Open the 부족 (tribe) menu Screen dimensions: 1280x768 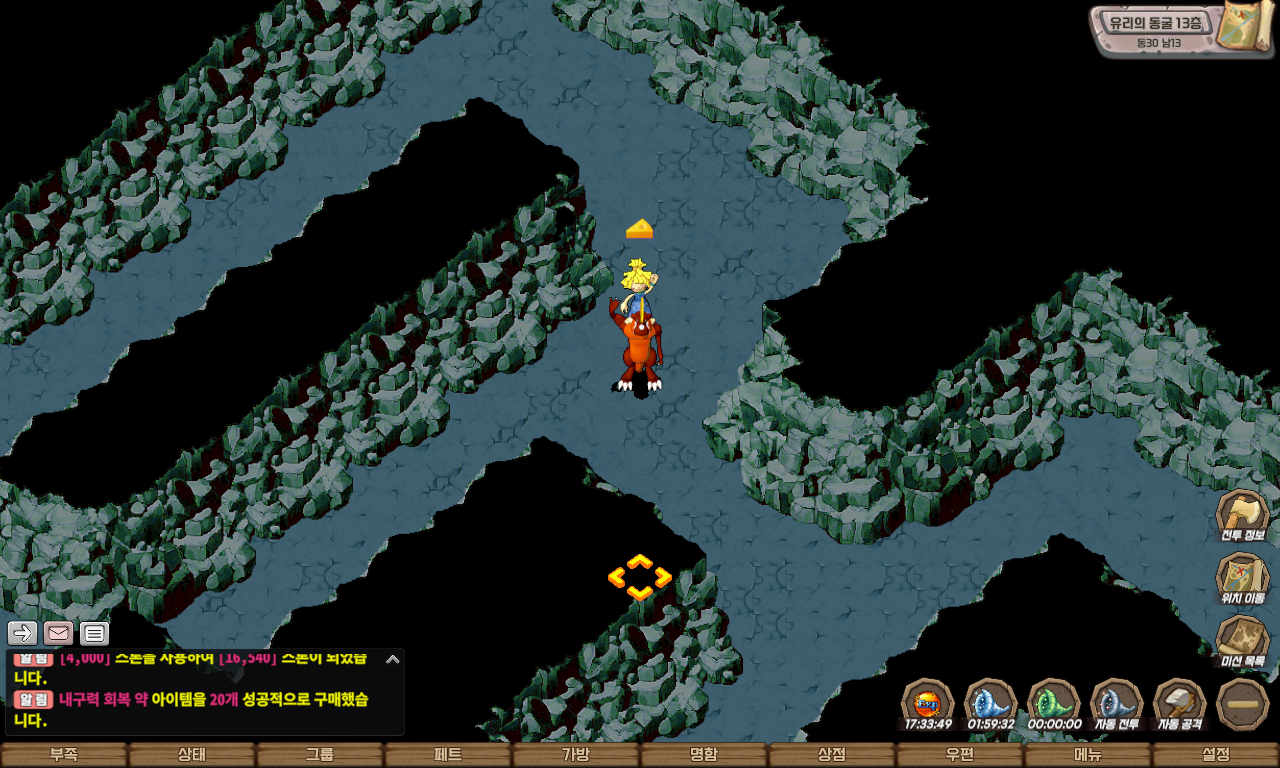pyautogui.click(x=64, y=755)
